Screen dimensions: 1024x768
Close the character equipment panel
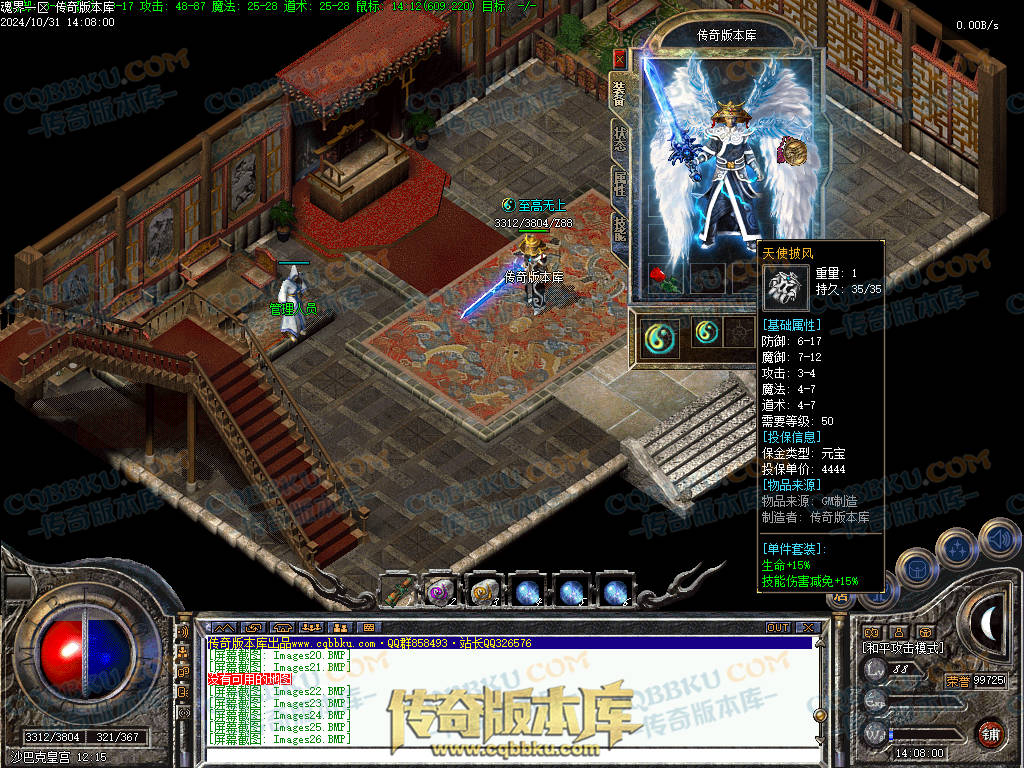[x=619, y=59]
